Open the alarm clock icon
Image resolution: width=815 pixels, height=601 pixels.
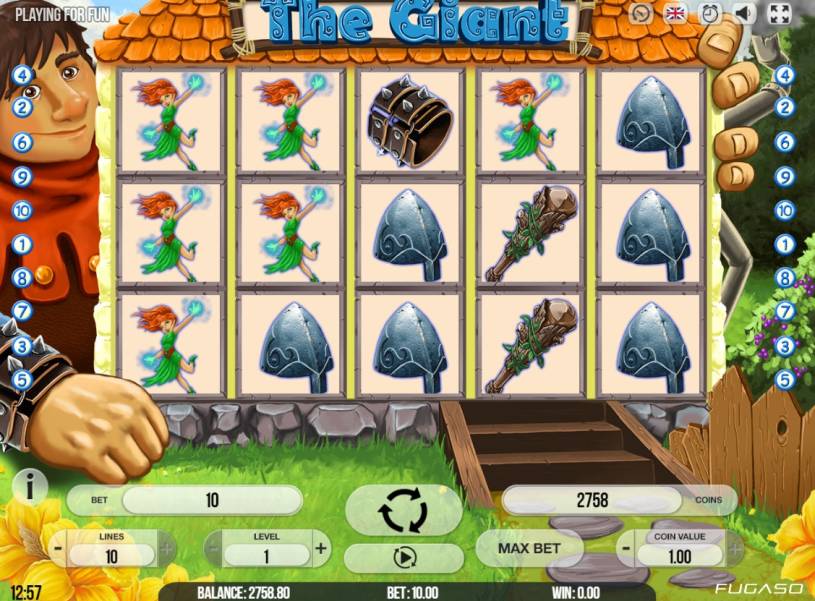point(710,13)
